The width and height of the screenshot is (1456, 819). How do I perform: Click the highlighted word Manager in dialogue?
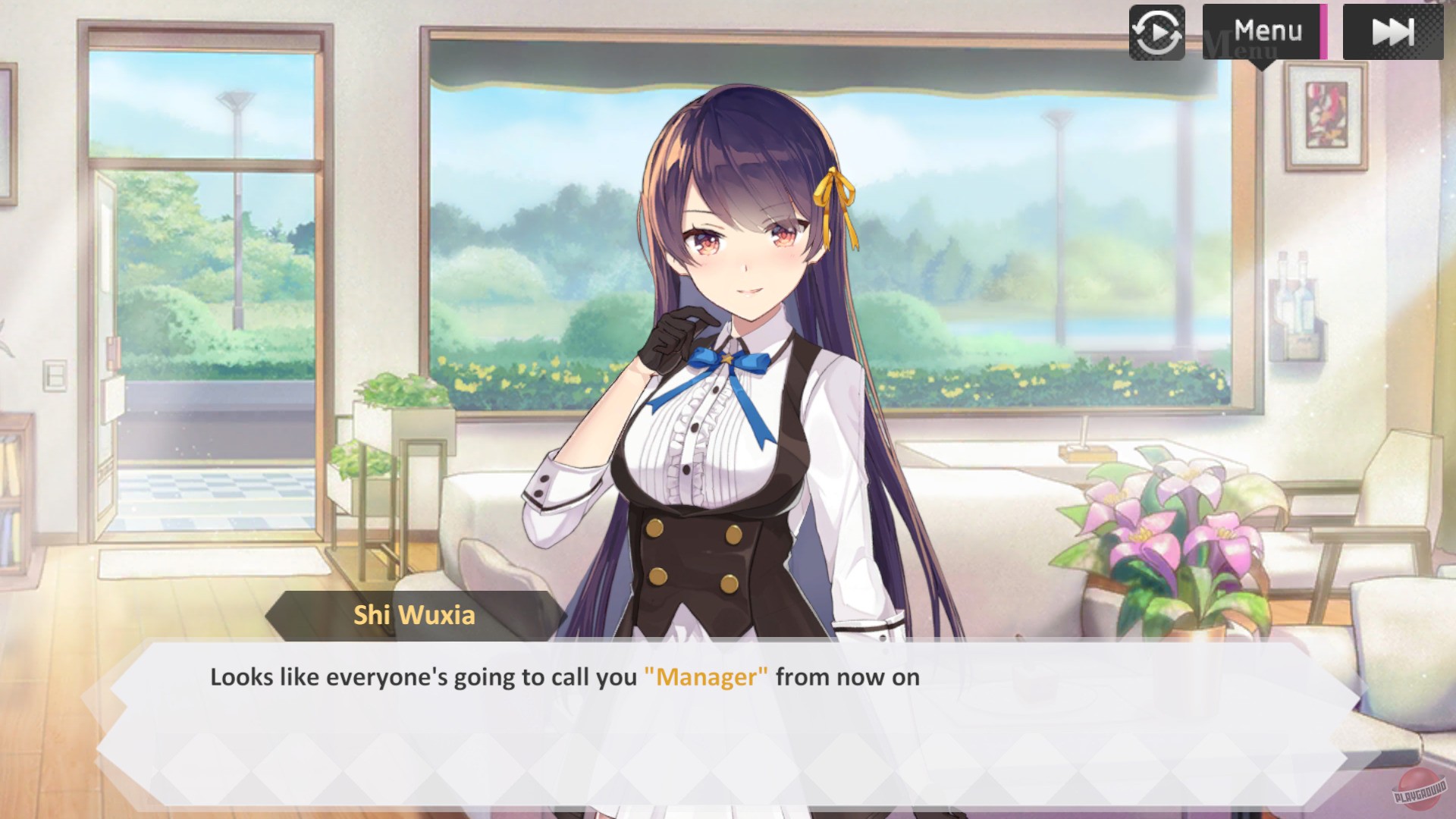(706, 676)
